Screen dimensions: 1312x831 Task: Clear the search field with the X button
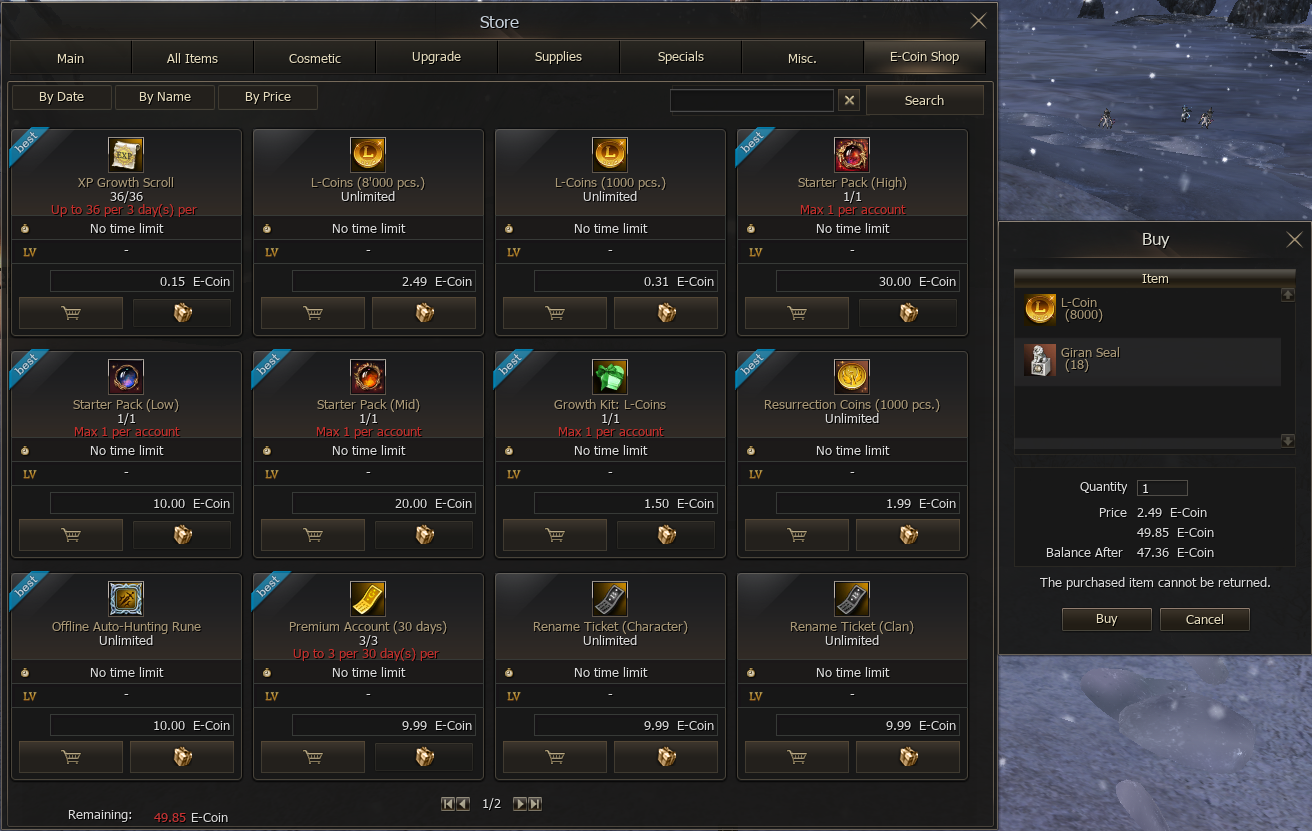[848, 100]
